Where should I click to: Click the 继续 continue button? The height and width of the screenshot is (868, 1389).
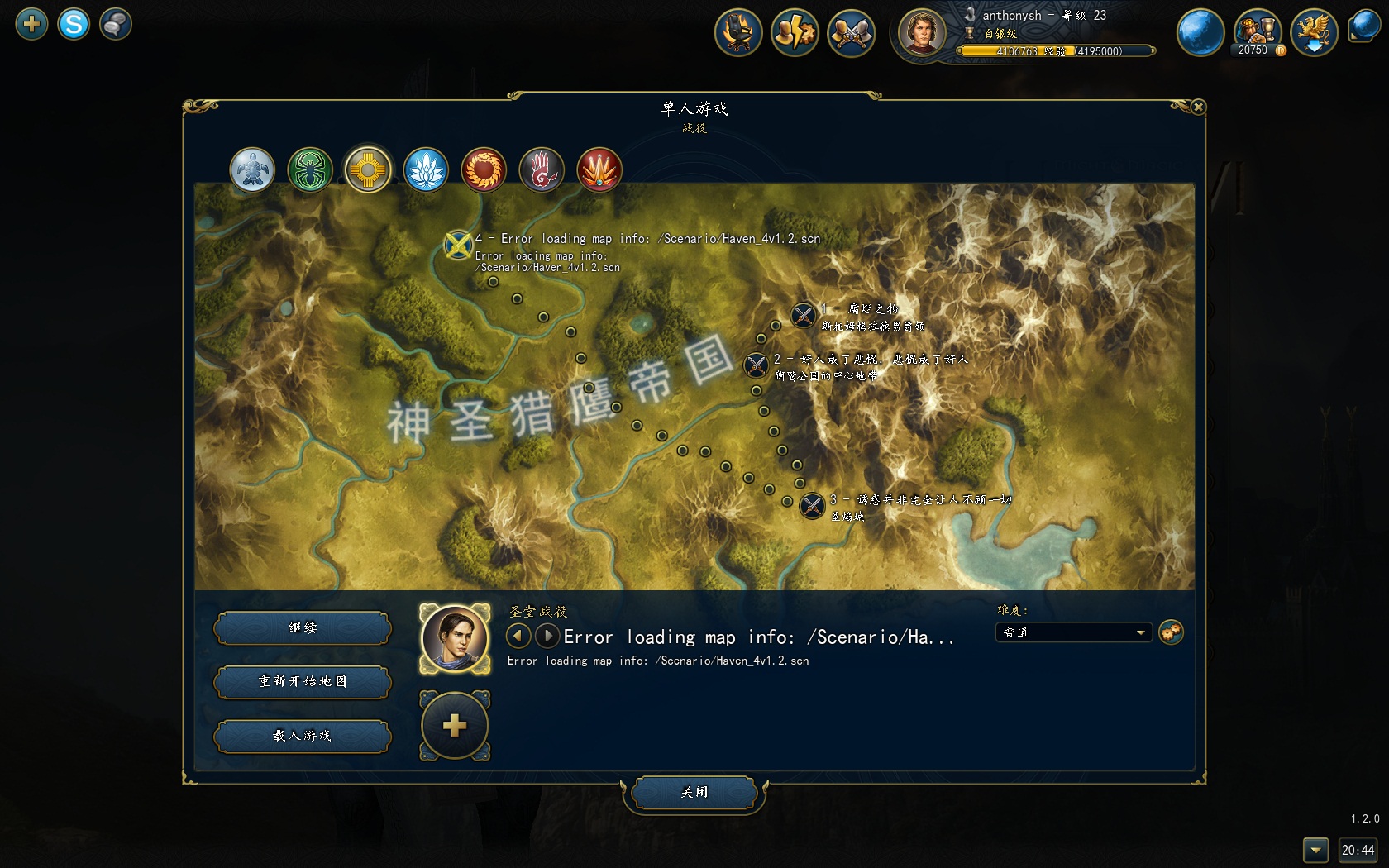point(303,628)
